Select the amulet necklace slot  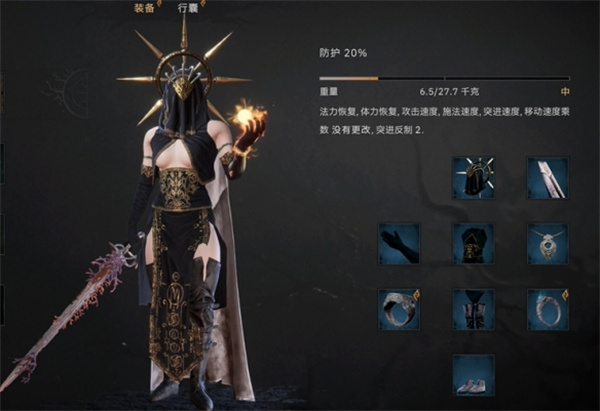(x=547, y=243)
